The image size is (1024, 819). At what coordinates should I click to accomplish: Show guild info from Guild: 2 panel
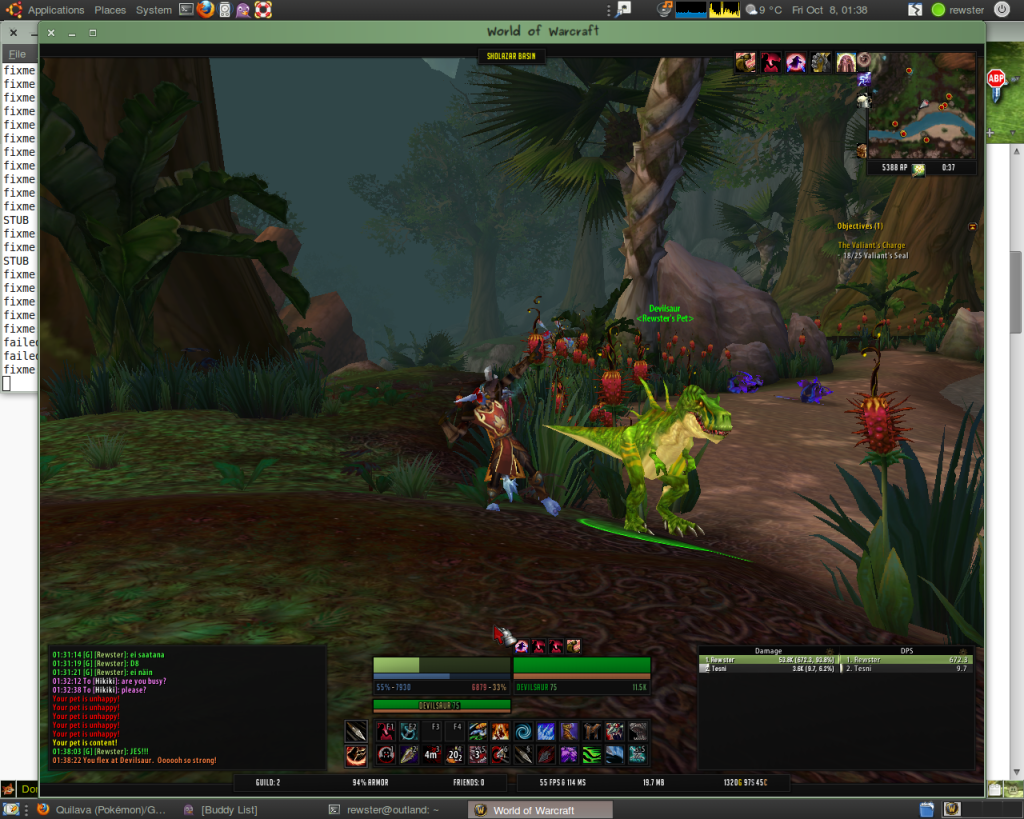[x=266, y=782]
